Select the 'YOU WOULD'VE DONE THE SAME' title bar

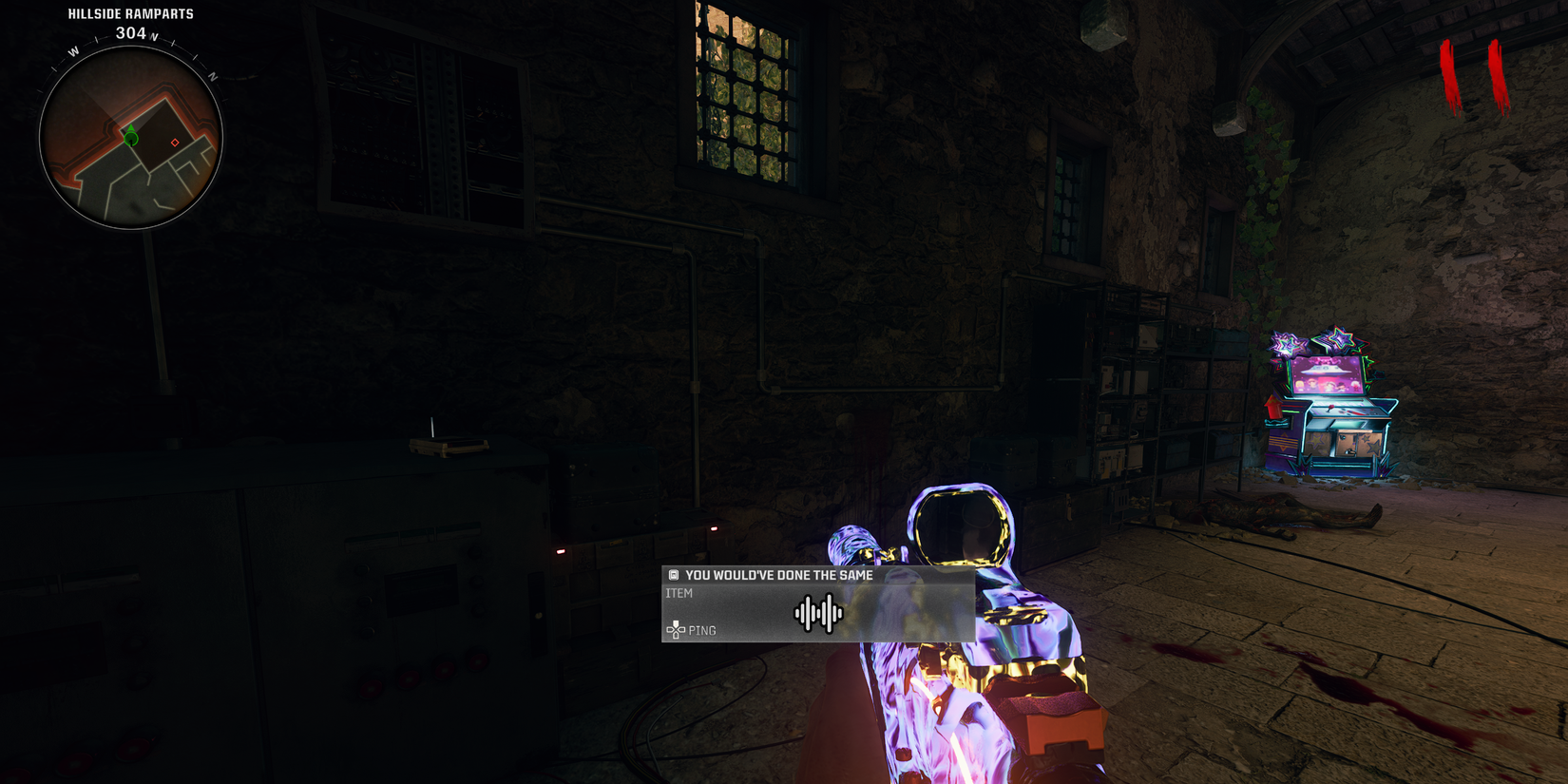coord(779,575)
